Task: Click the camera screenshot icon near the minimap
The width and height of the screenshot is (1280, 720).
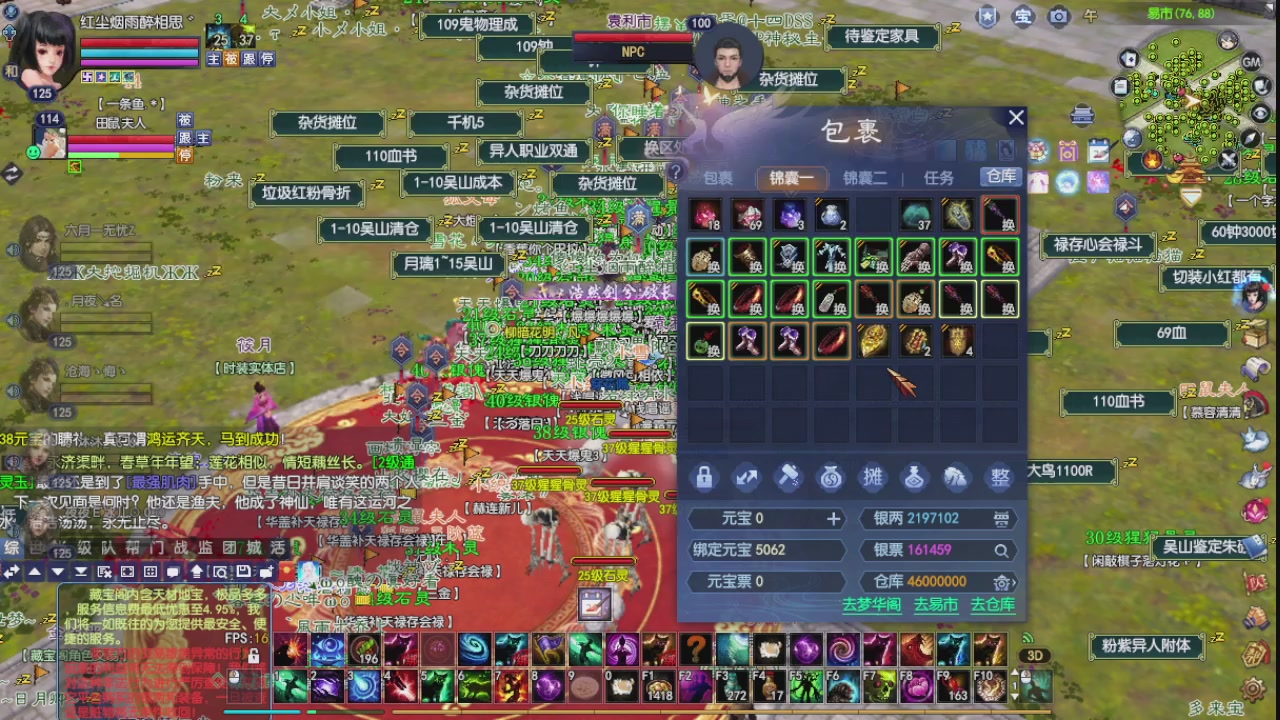Action: click(x=1059, y=17)
